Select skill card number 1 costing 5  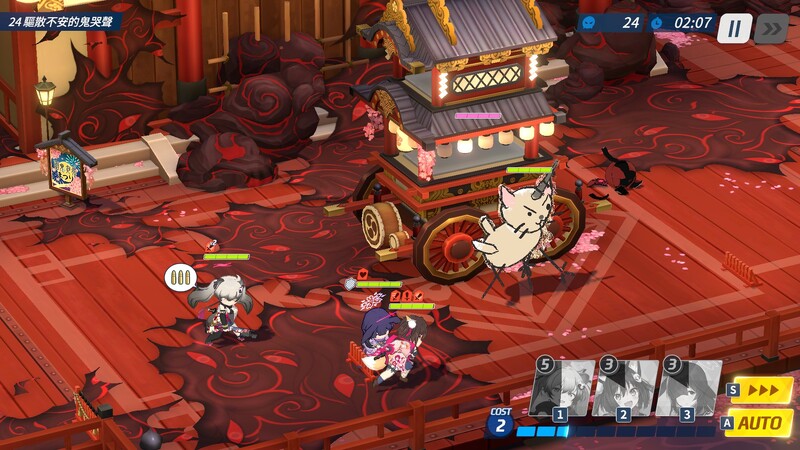click(561, 388)
